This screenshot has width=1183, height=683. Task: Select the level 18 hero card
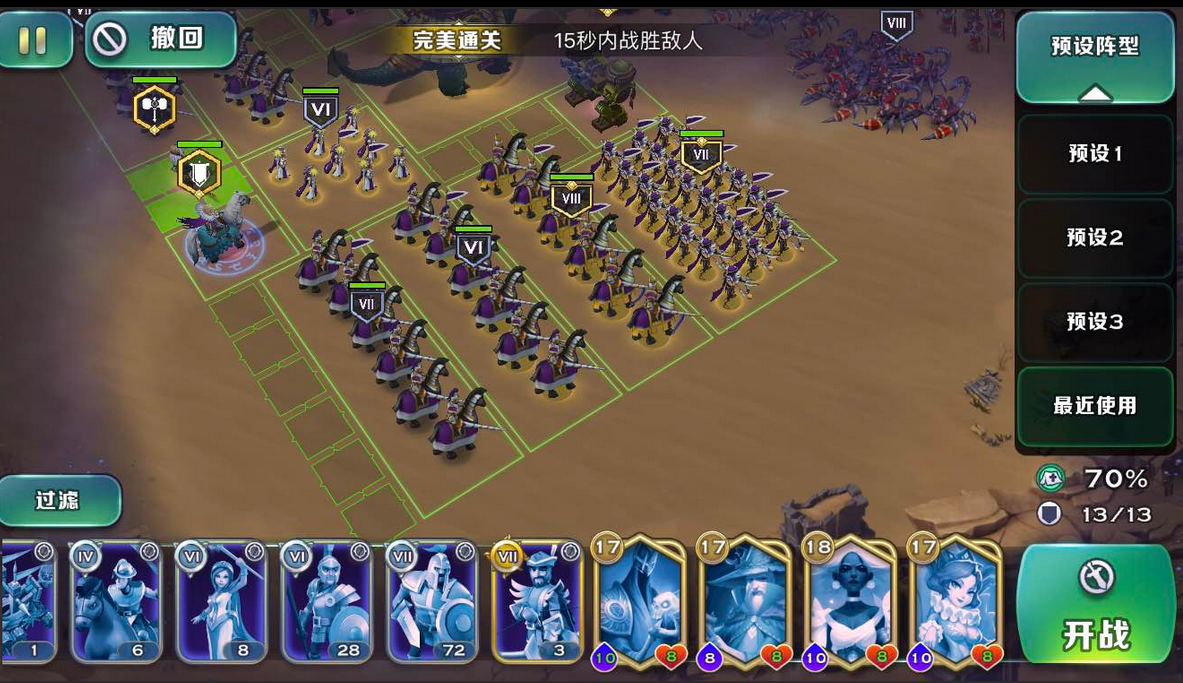click(849, 600)
